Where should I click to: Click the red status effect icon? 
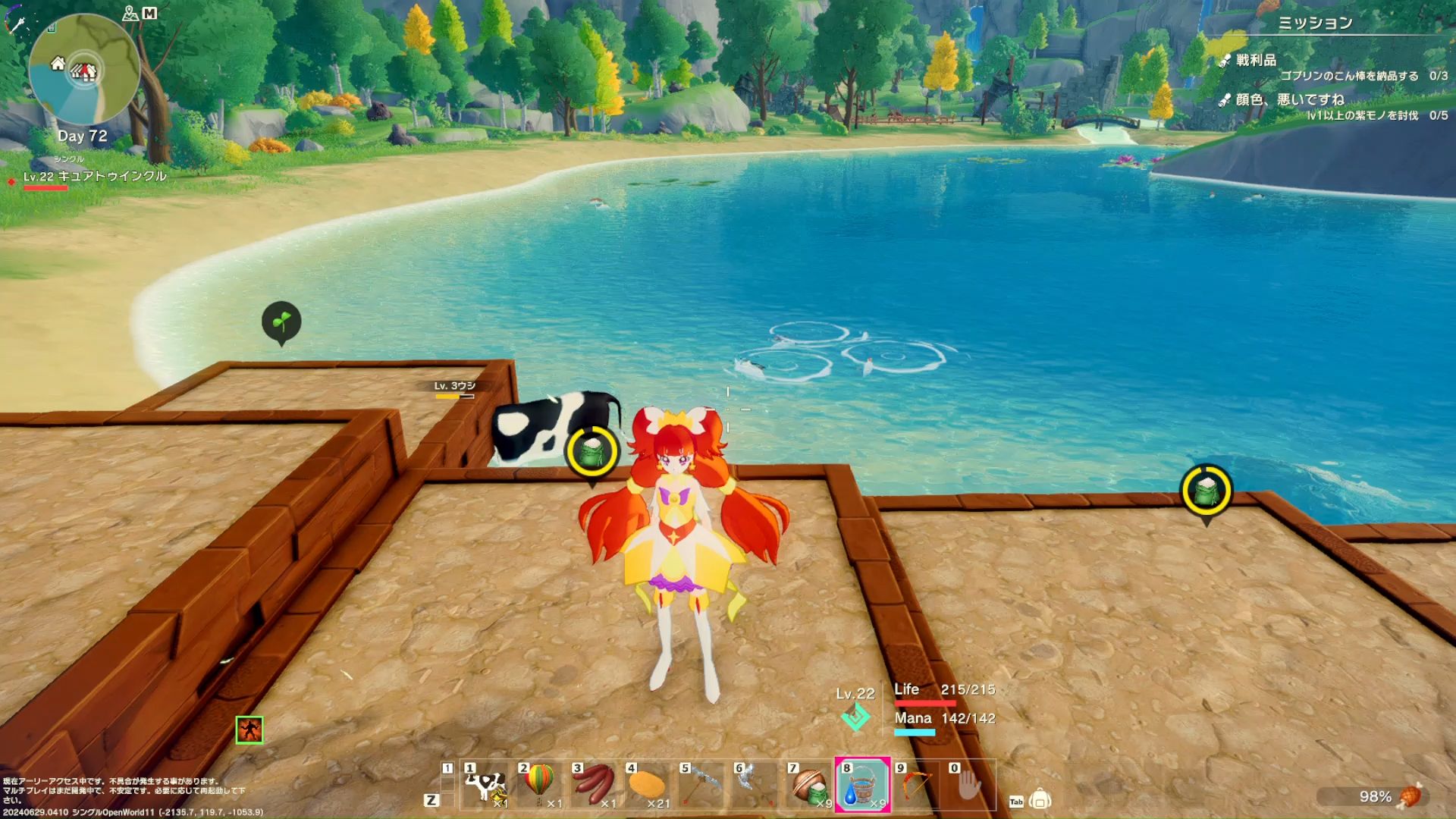(249, 730)
